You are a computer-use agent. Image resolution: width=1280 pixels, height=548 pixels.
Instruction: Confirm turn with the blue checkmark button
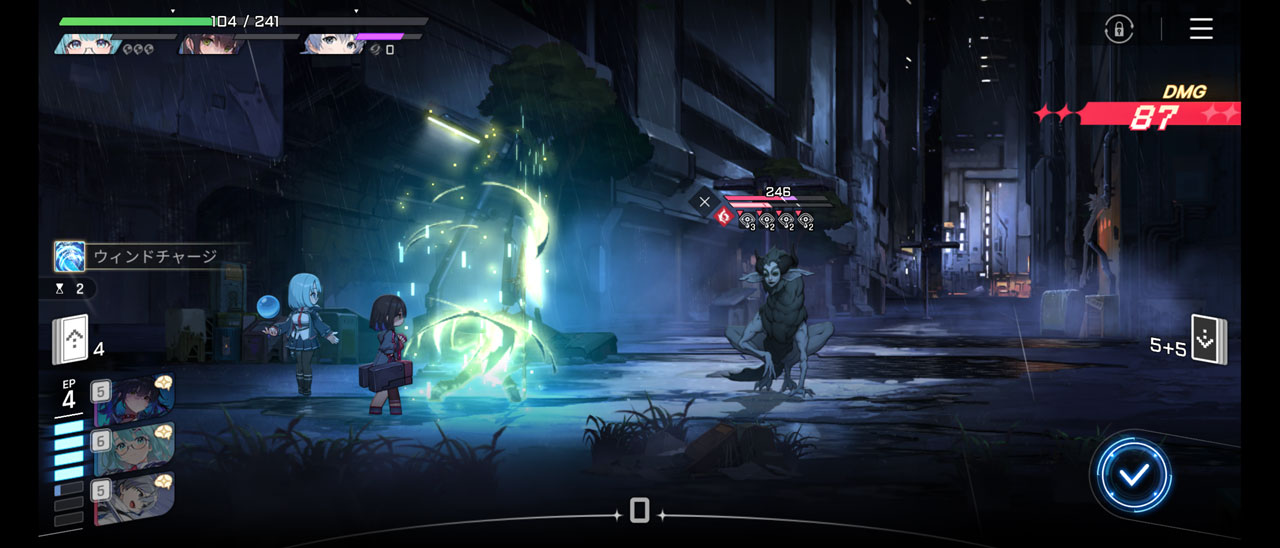tap(1133, 476)
